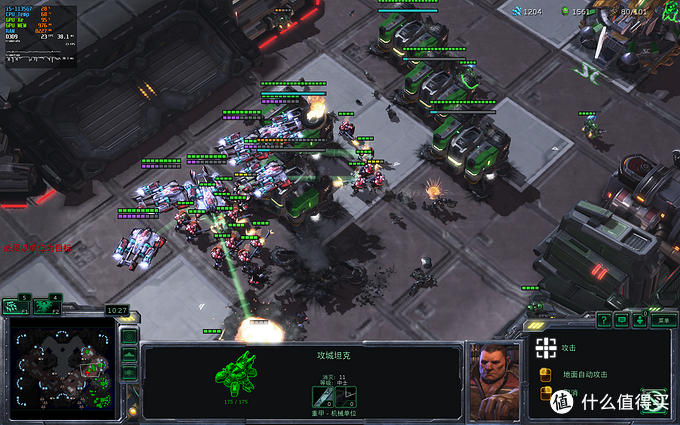Open the help question mark button
The height and width of the screenshot is (425, 680).
(x=604, y=320)
